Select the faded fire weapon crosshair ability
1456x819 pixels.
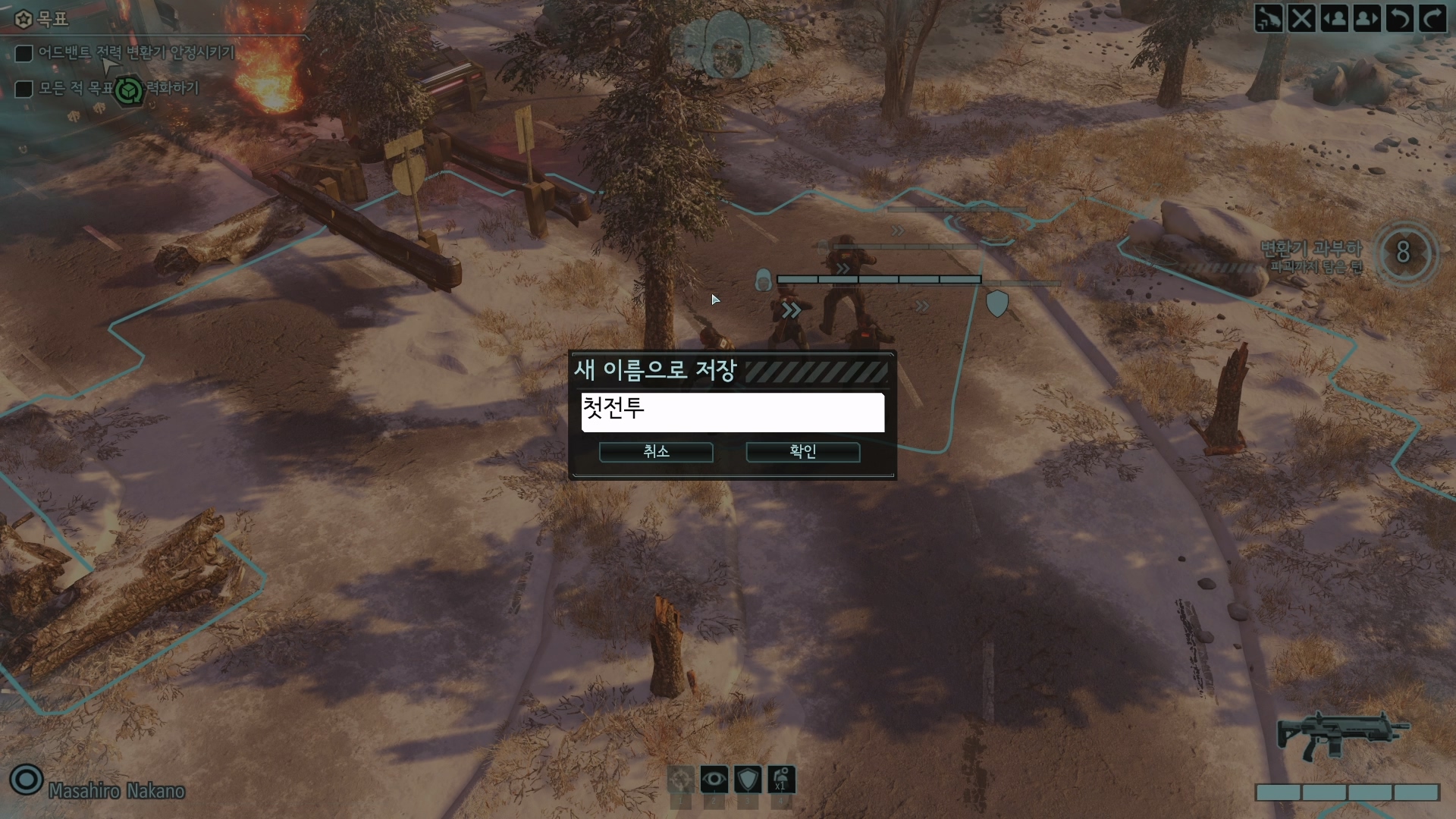[680, 780]
